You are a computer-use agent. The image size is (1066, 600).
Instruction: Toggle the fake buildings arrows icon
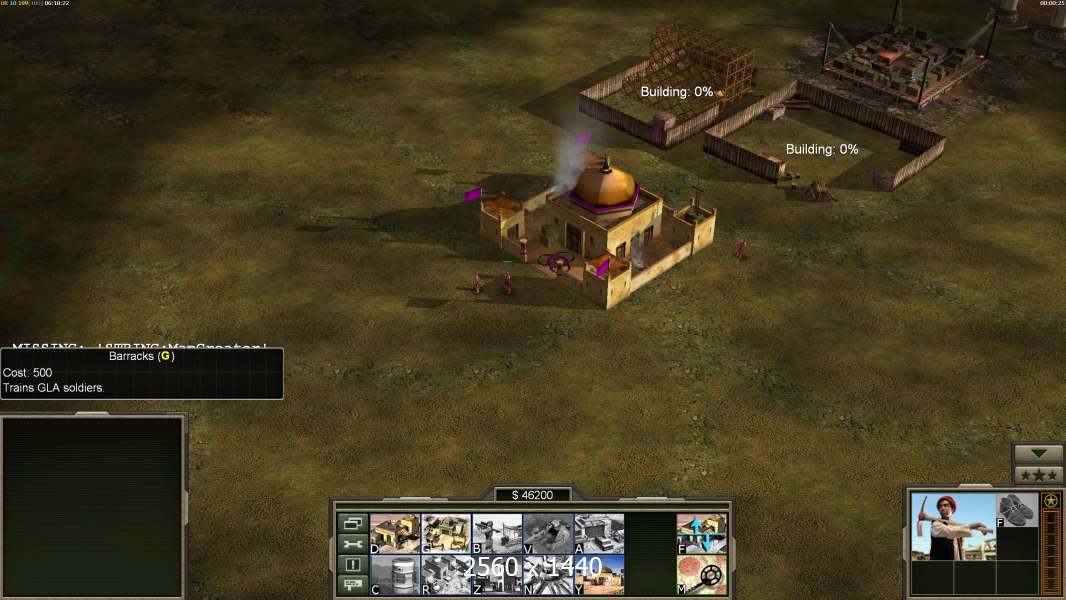702,533
